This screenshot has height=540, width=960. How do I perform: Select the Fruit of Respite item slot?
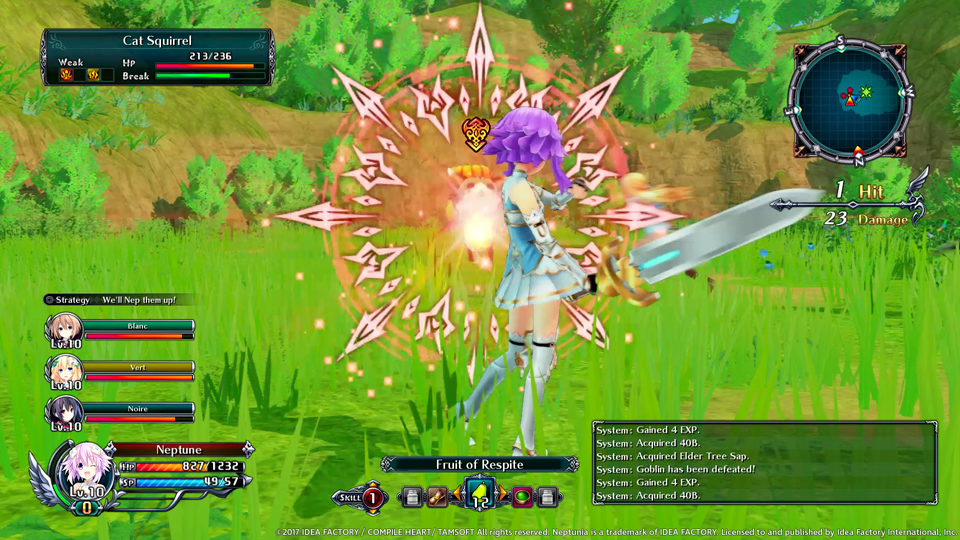[x=479, y=495]
